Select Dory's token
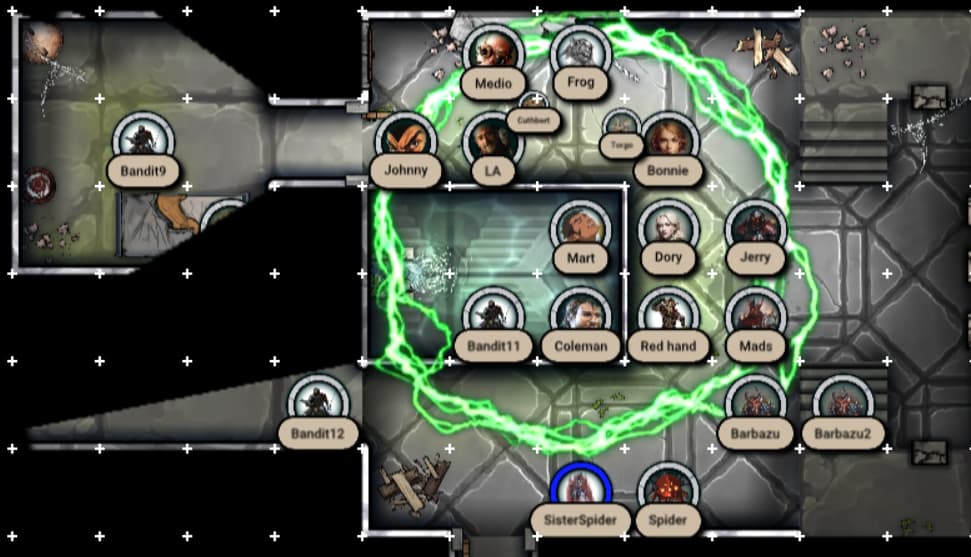The width and height of the screenshot is (971, 557). 667,229
